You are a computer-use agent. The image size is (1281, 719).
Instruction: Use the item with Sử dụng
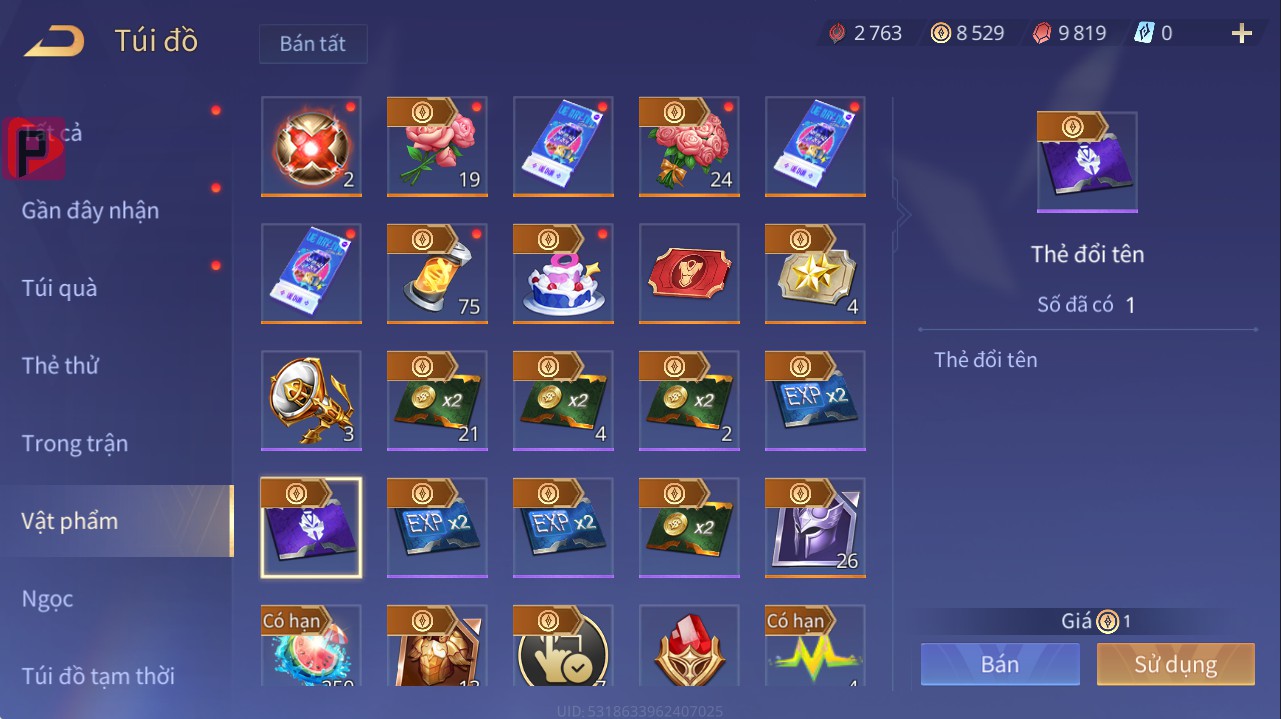pyautogui.click(x=1175, y=664)
